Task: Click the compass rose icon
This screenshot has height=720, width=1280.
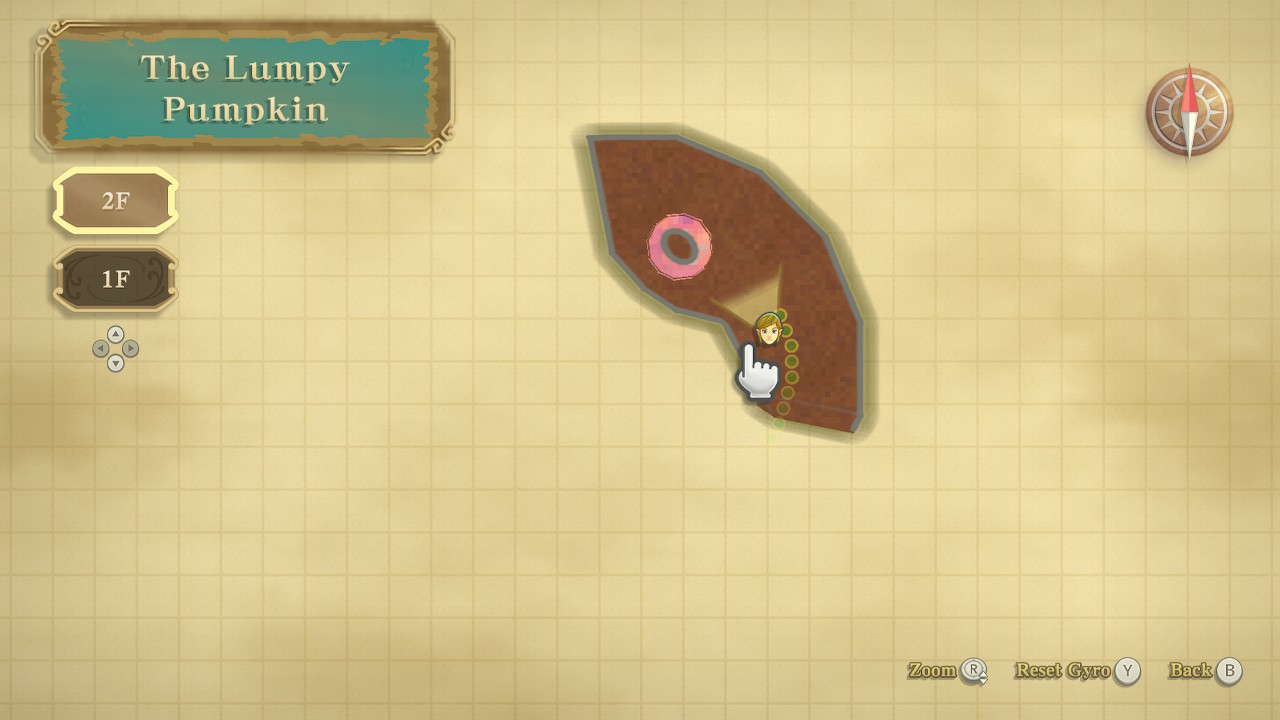Action: click(1189, 112)
